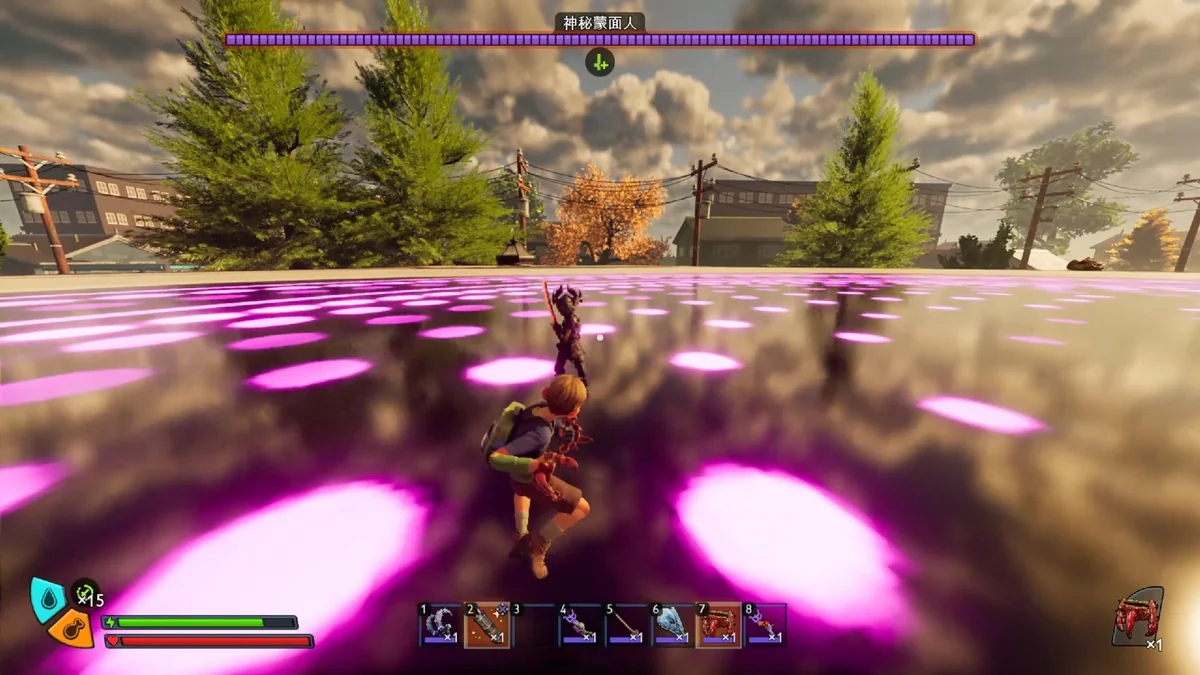Equip the purple staff in hotbar slot 4
1200x675 pixels.
(580, 625)
